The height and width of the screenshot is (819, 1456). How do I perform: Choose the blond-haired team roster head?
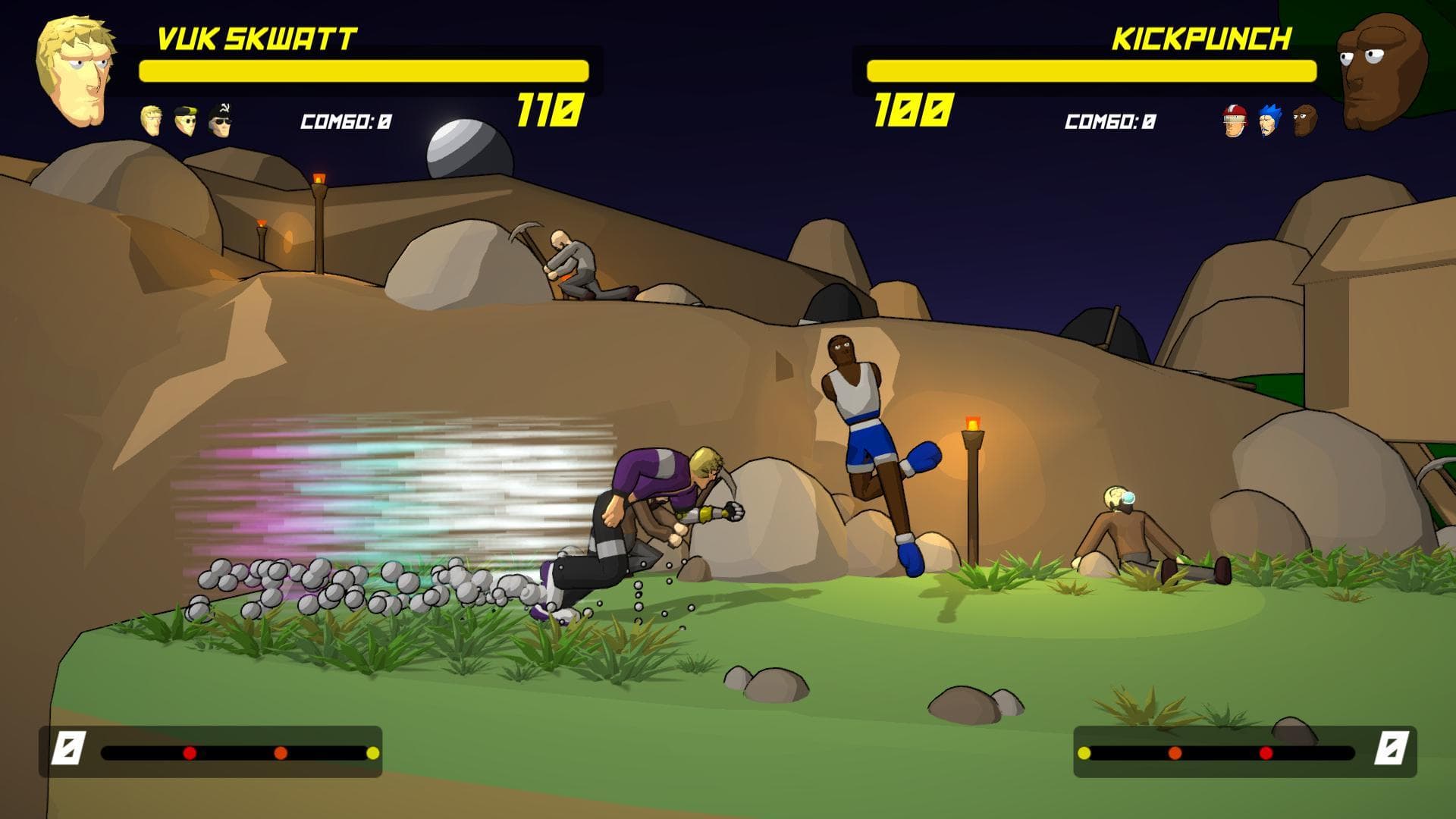tap(152, 121)
